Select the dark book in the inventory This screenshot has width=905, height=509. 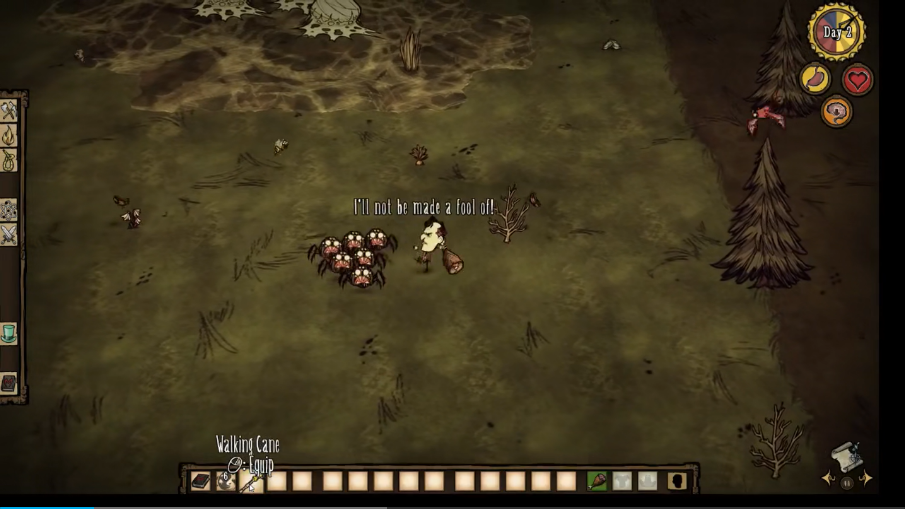pyautogui.click(x=201, y=481)
